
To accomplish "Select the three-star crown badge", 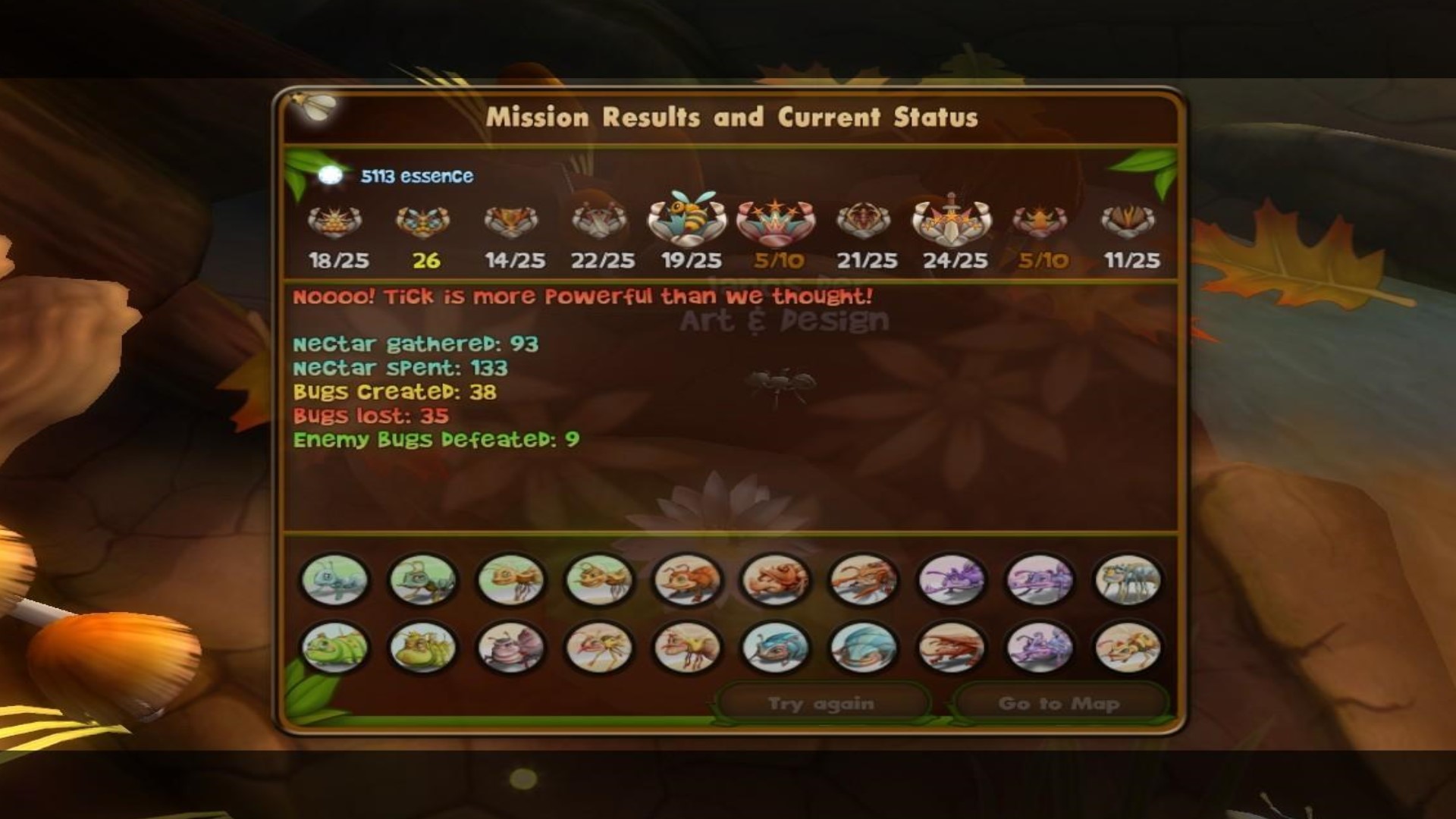I will 776,221.
